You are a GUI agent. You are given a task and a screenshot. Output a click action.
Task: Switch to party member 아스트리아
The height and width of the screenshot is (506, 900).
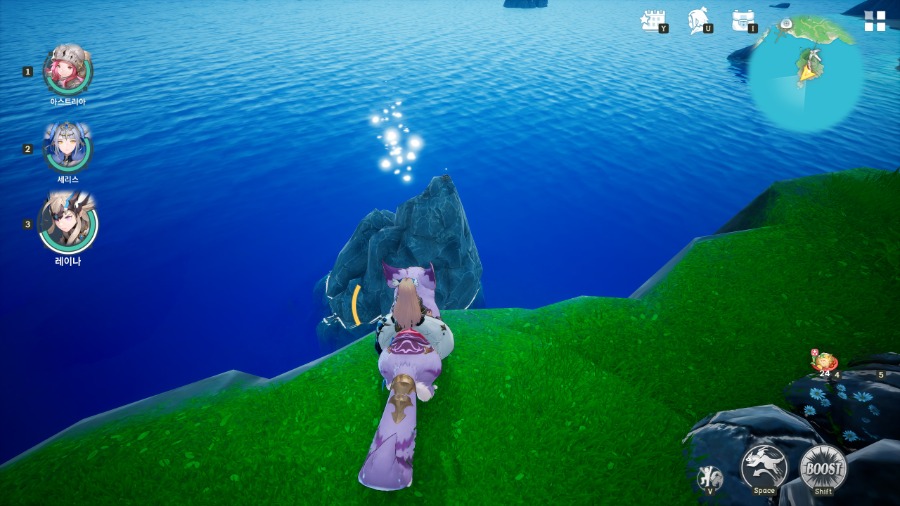(x=68, y=70)
